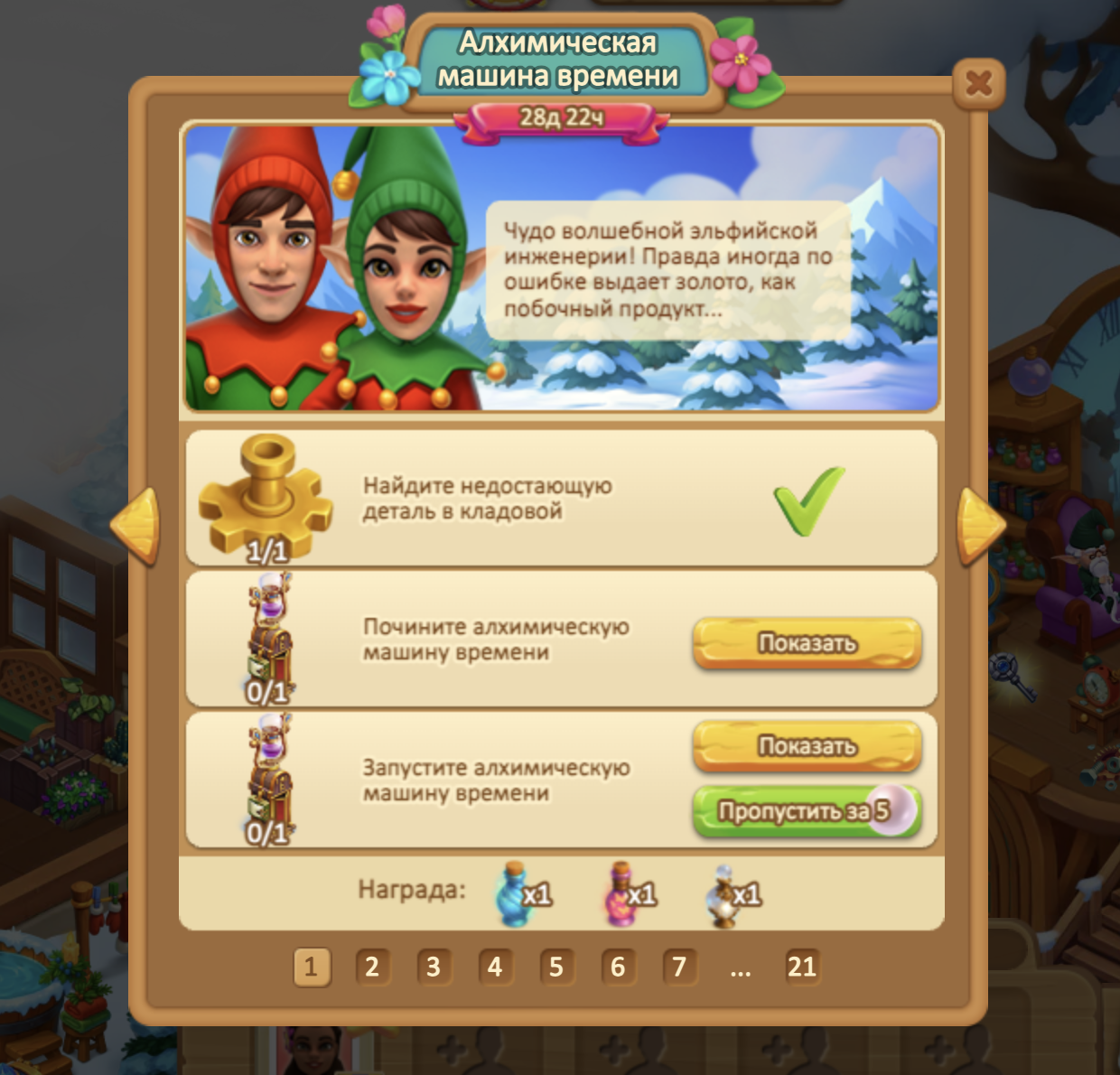Click the left yellow arrow

coord(136,526)
